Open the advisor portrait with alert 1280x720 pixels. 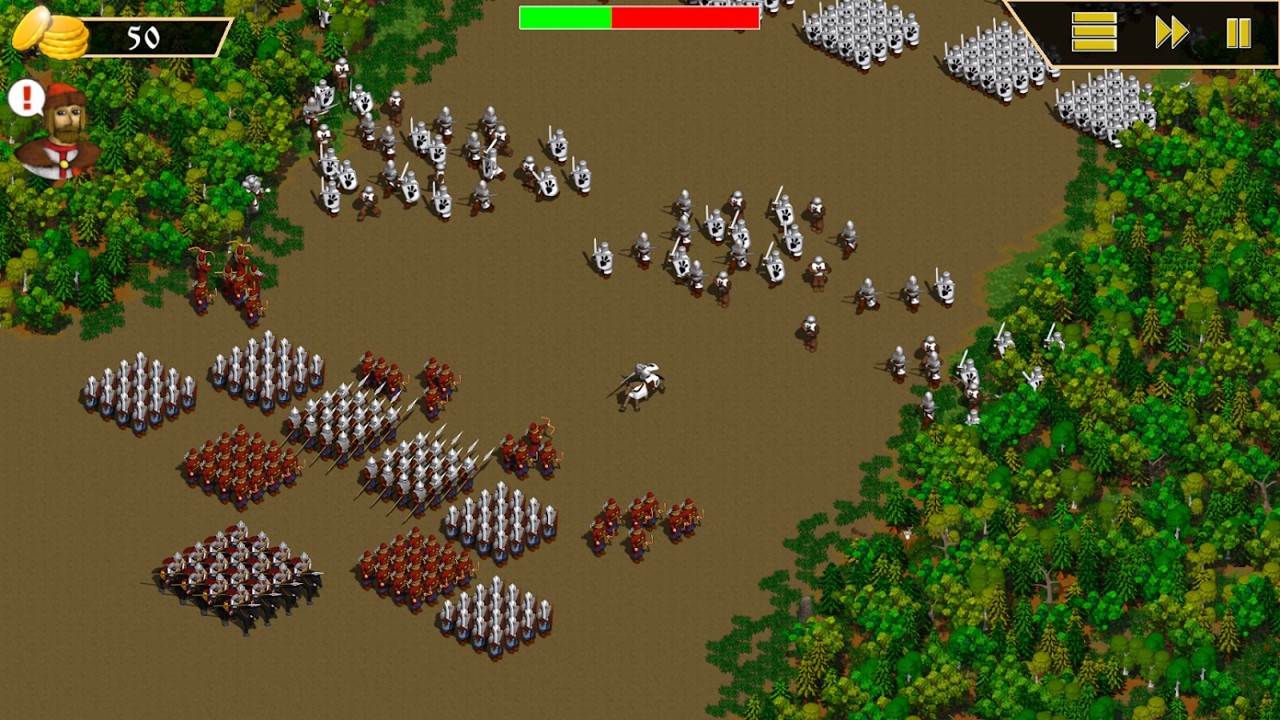[x=60, y=131]
